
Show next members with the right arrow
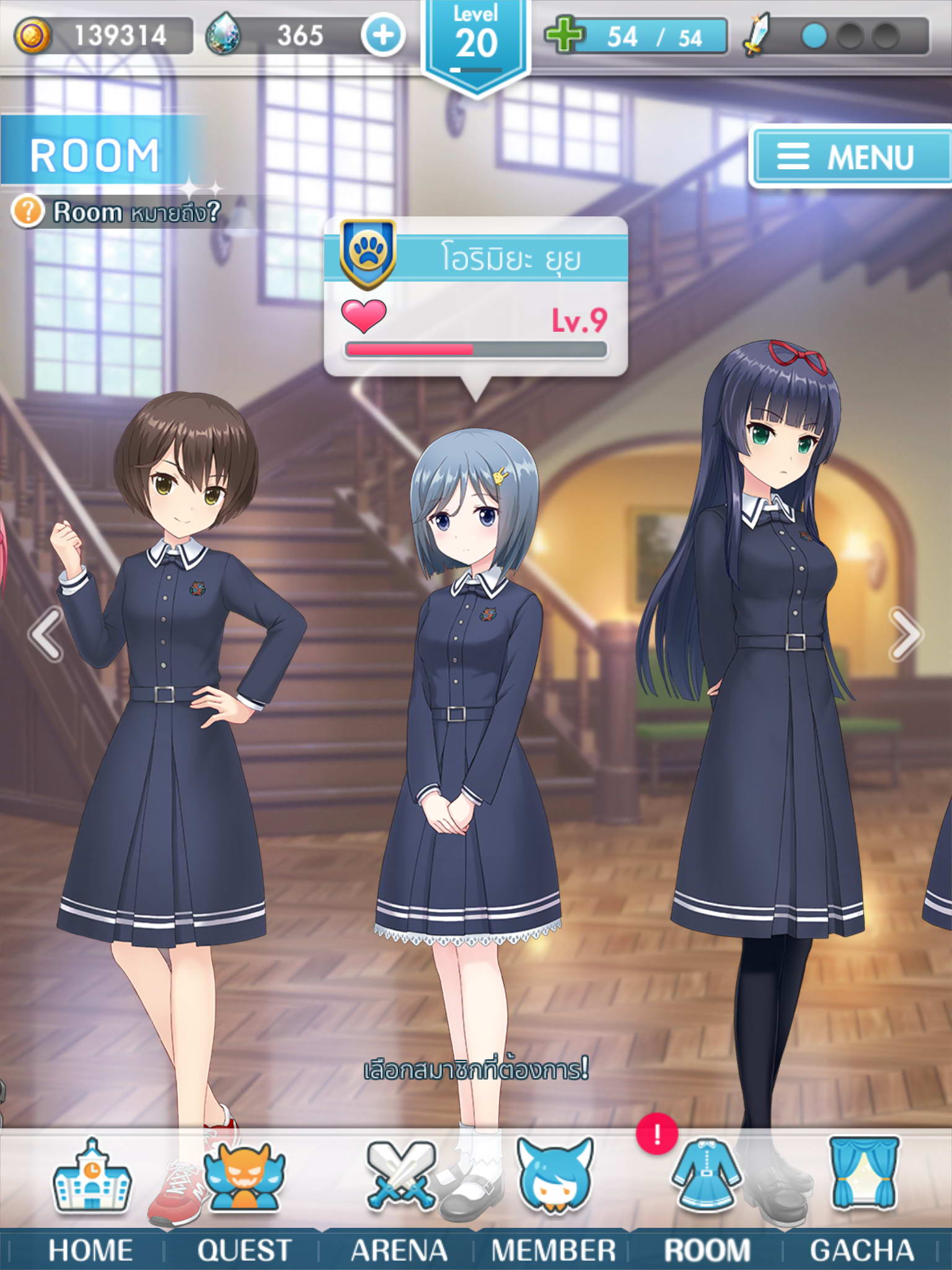pos(906,634)
